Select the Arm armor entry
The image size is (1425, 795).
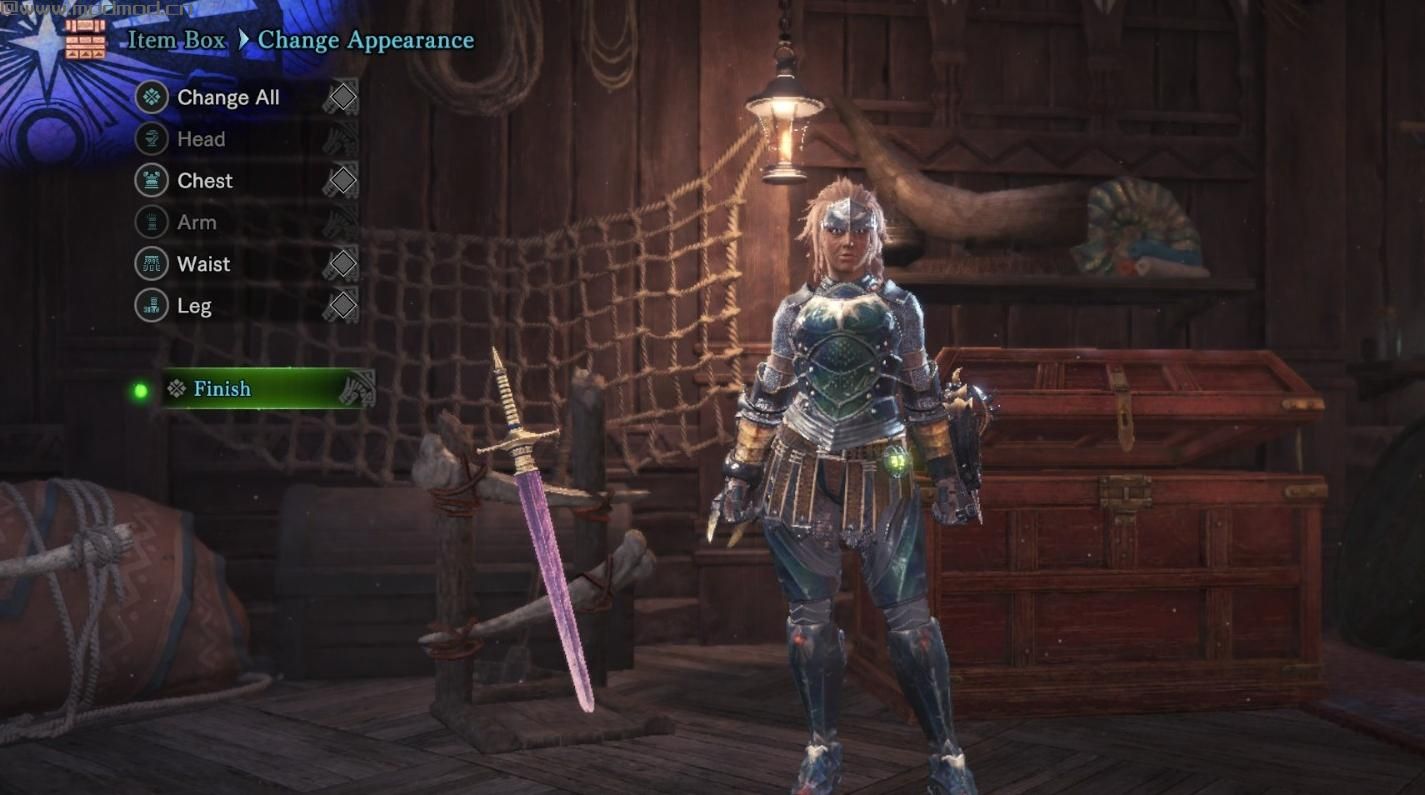click(x=196, y=222)
